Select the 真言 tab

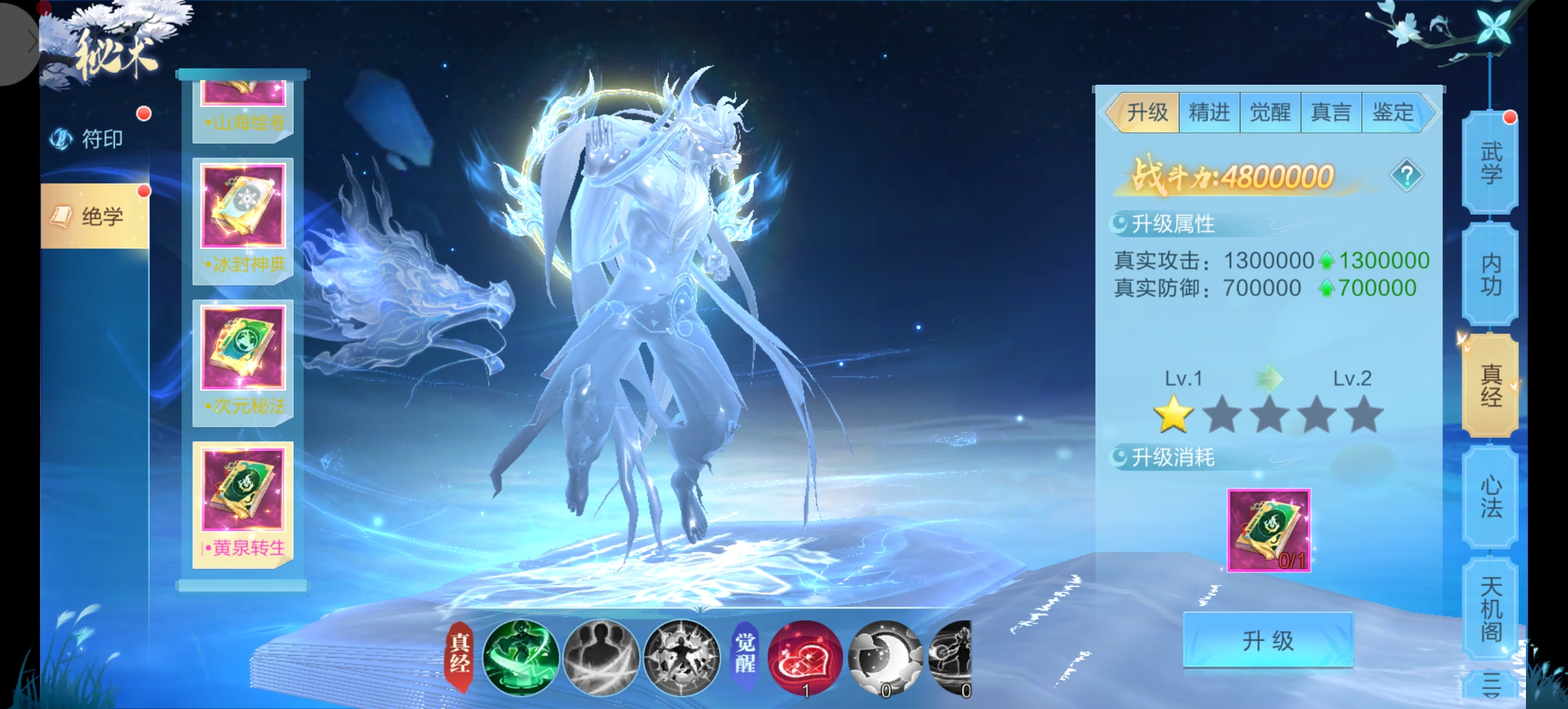pos(1331,112)
